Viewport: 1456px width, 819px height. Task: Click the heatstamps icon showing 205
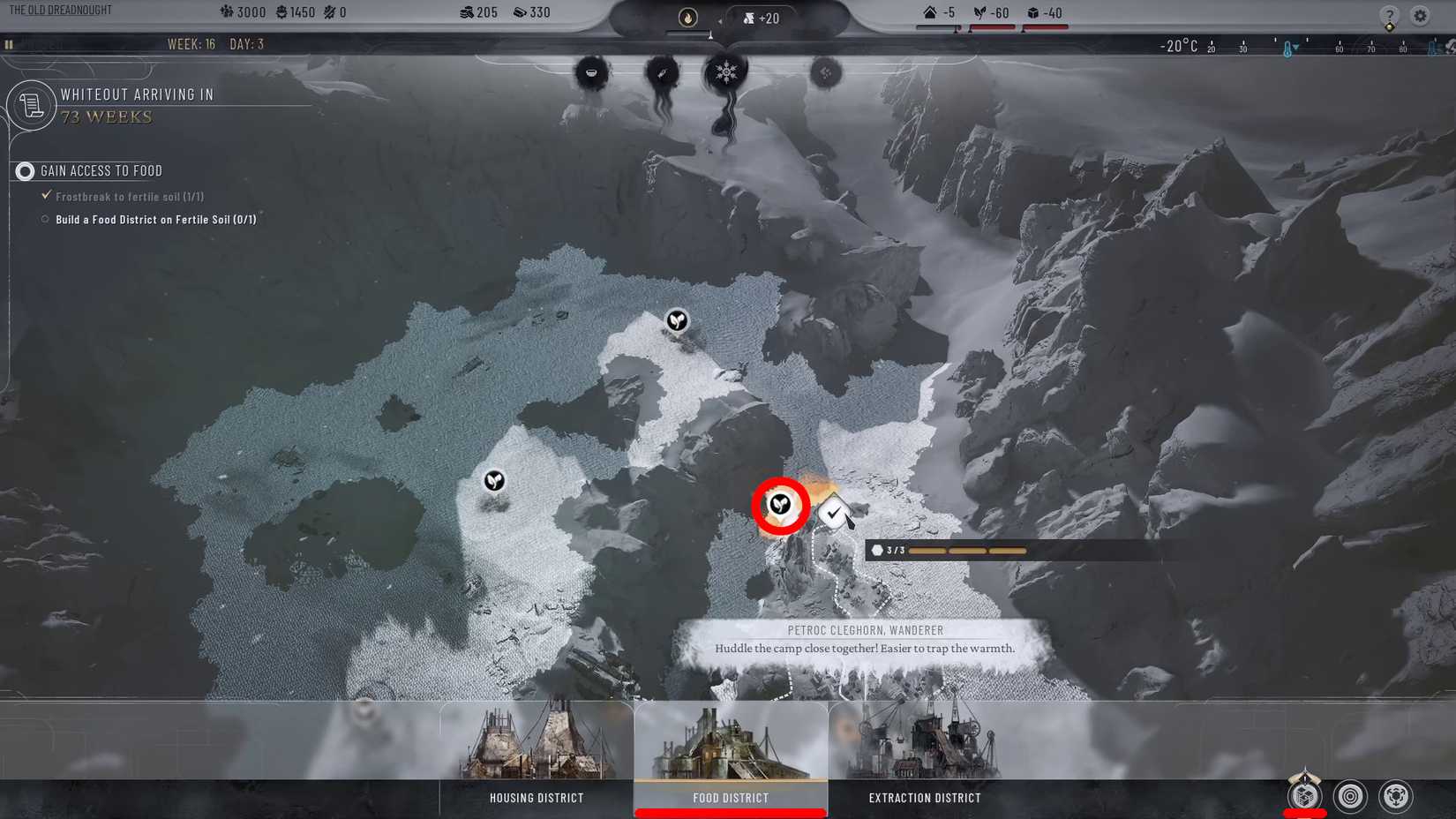[469, 12]
